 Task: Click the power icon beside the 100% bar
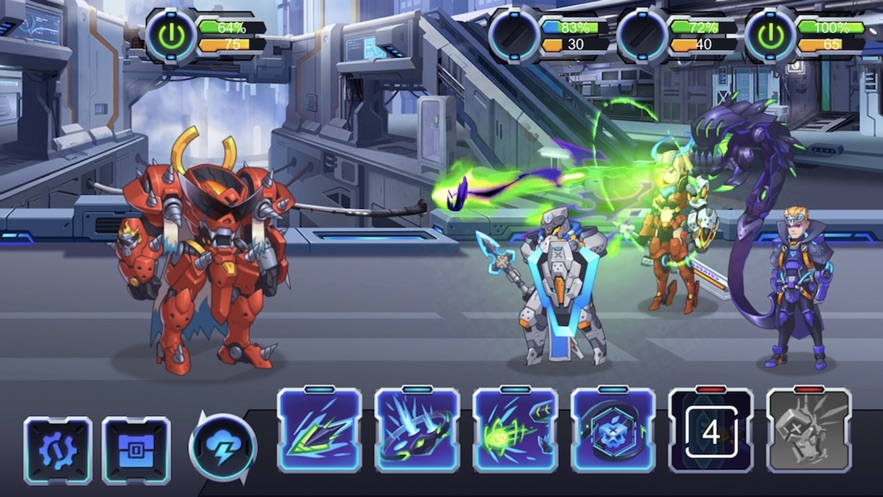(770, 35)
